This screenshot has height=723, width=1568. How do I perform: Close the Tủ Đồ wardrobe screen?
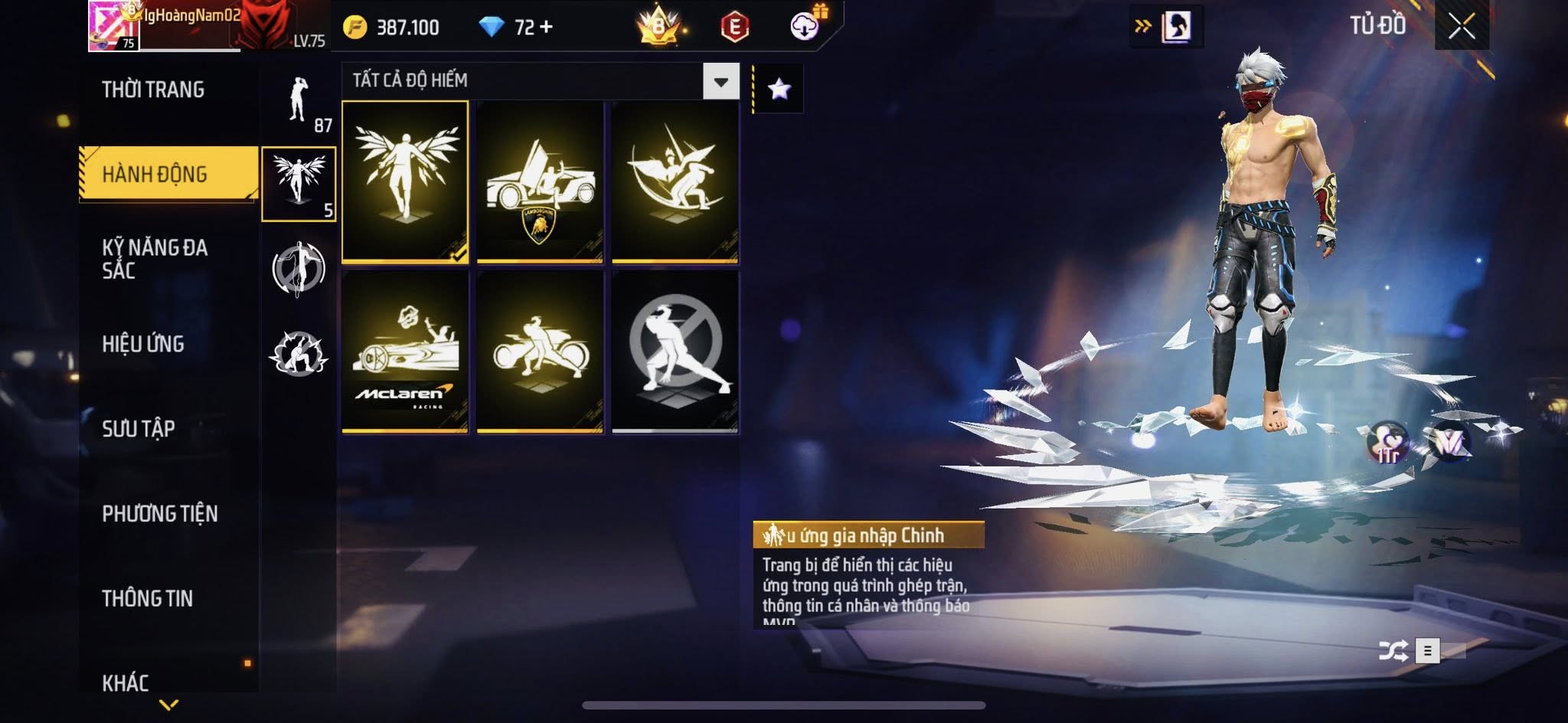tap(1461, 27)
